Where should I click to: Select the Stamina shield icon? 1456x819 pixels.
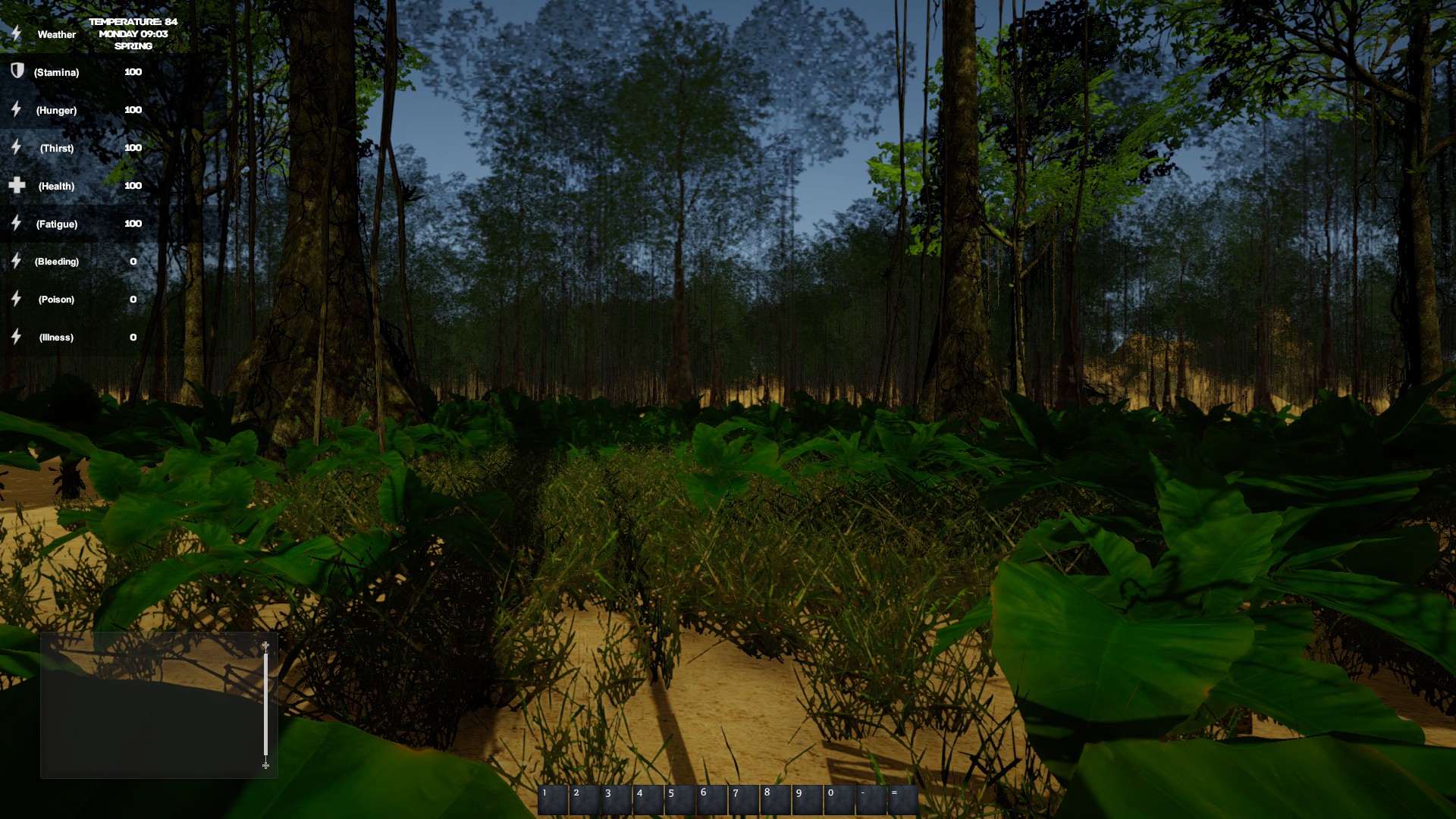pos(15,72)
